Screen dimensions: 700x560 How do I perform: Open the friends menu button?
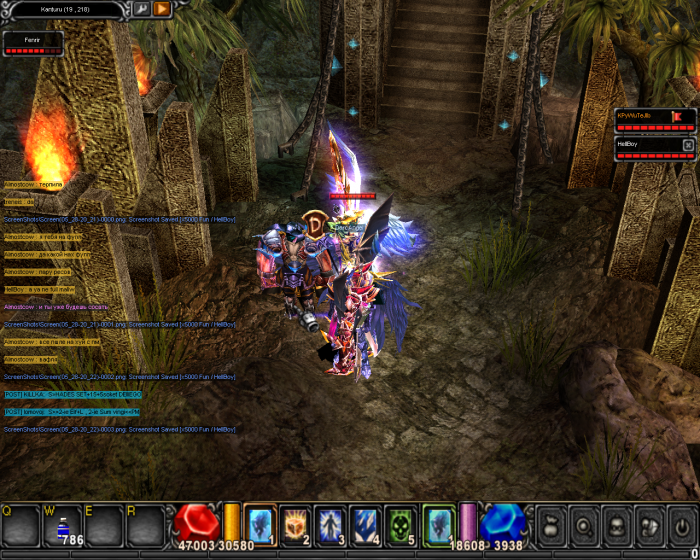[x=649, y=525]
